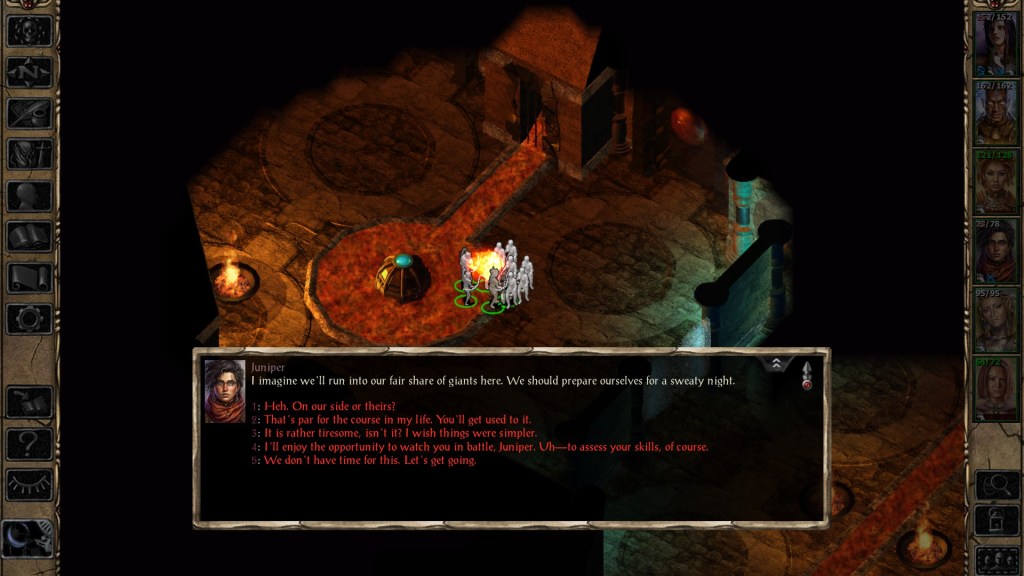This screenshot has width=1024, height=576.
Task: Select the bottom red-haired party member portrait
Action: pos(995,389)
